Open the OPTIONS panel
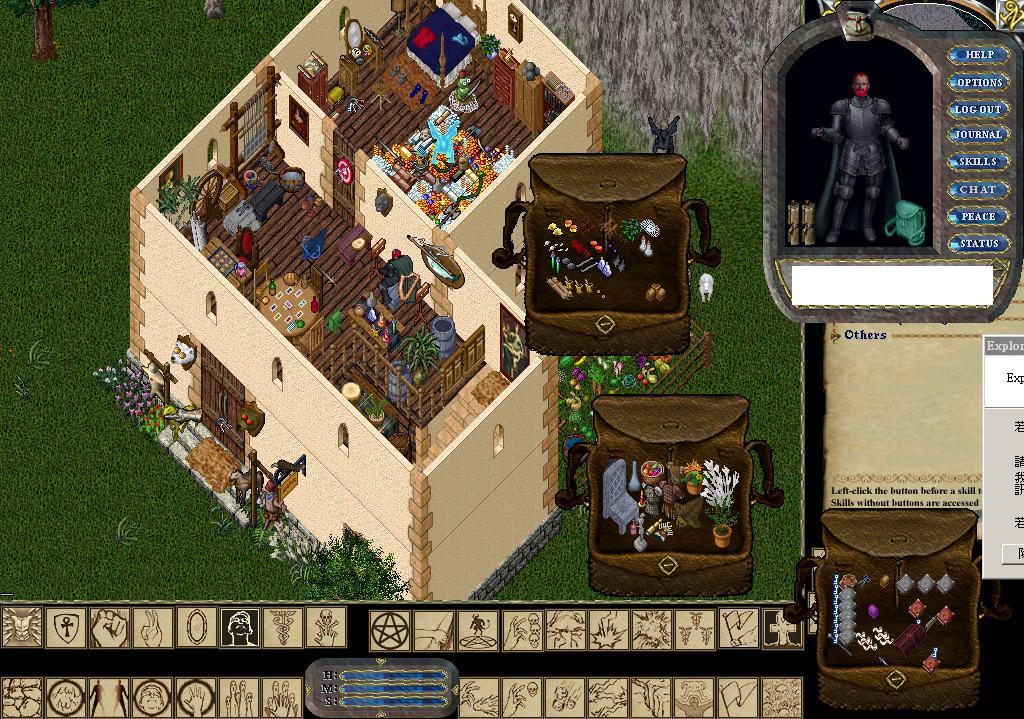 978,82
